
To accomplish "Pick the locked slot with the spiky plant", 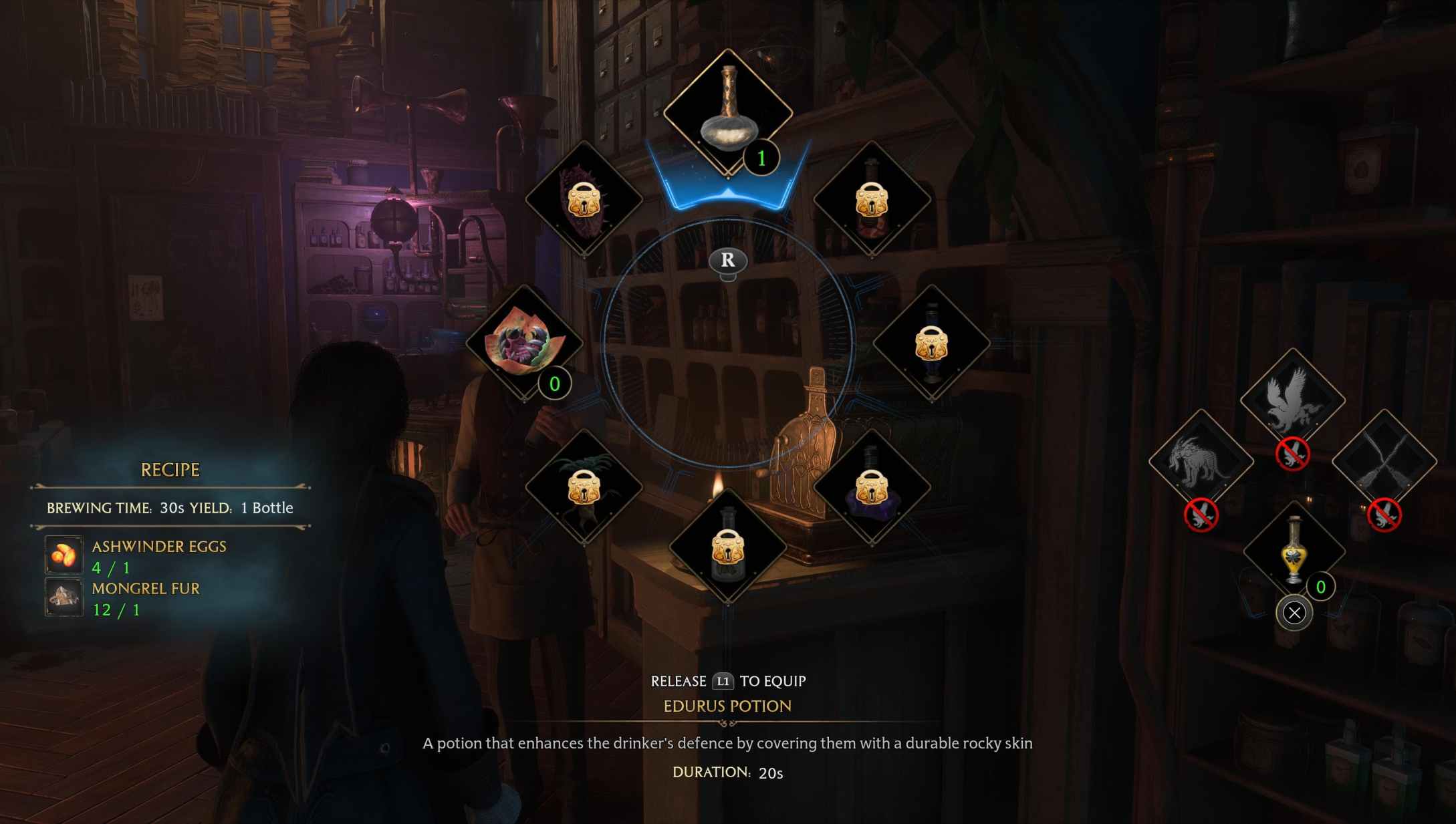I will pos(584,198).
